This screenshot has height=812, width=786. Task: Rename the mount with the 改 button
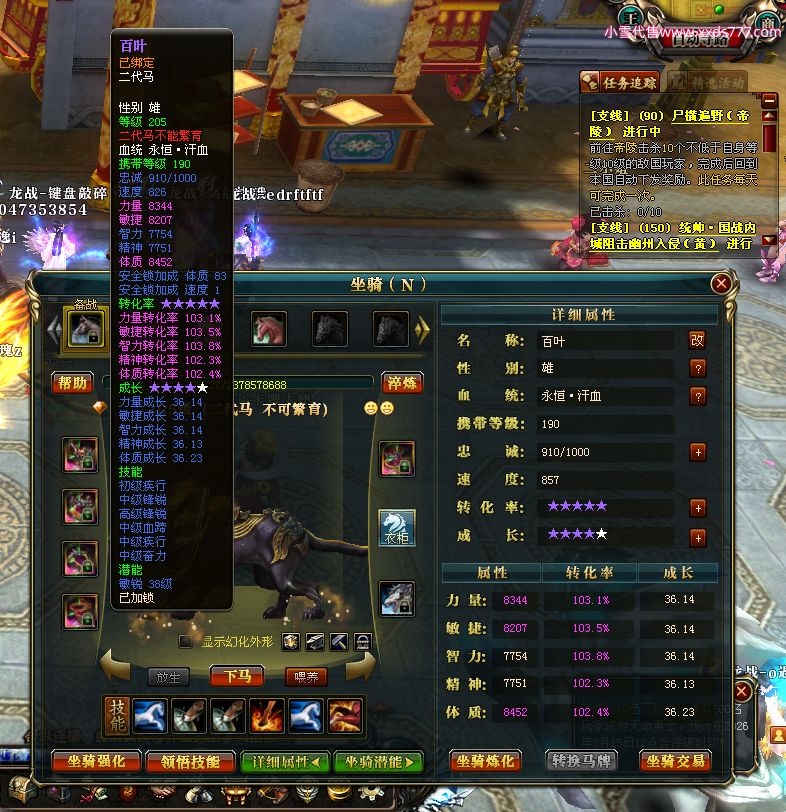(x=697, y=340)
